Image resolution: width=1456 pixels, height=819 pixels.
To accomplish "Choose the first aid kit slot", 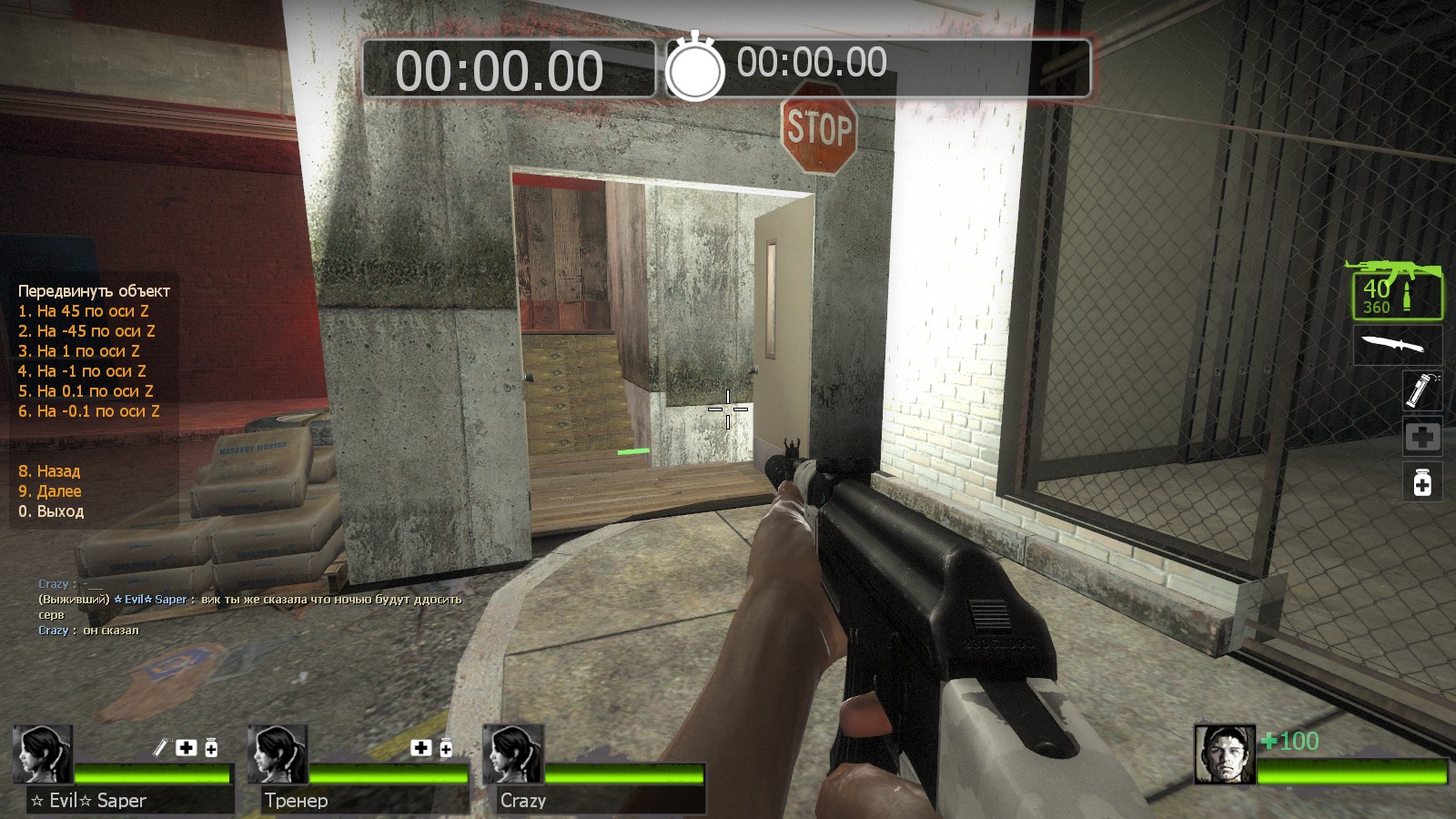I will point(1422,438).
